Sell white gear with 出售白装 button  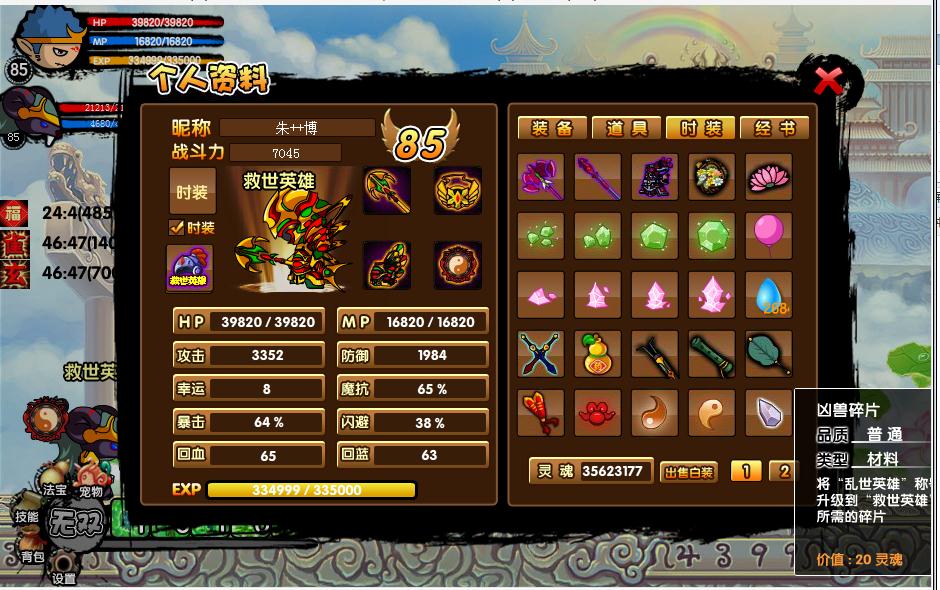coord(689,472)
